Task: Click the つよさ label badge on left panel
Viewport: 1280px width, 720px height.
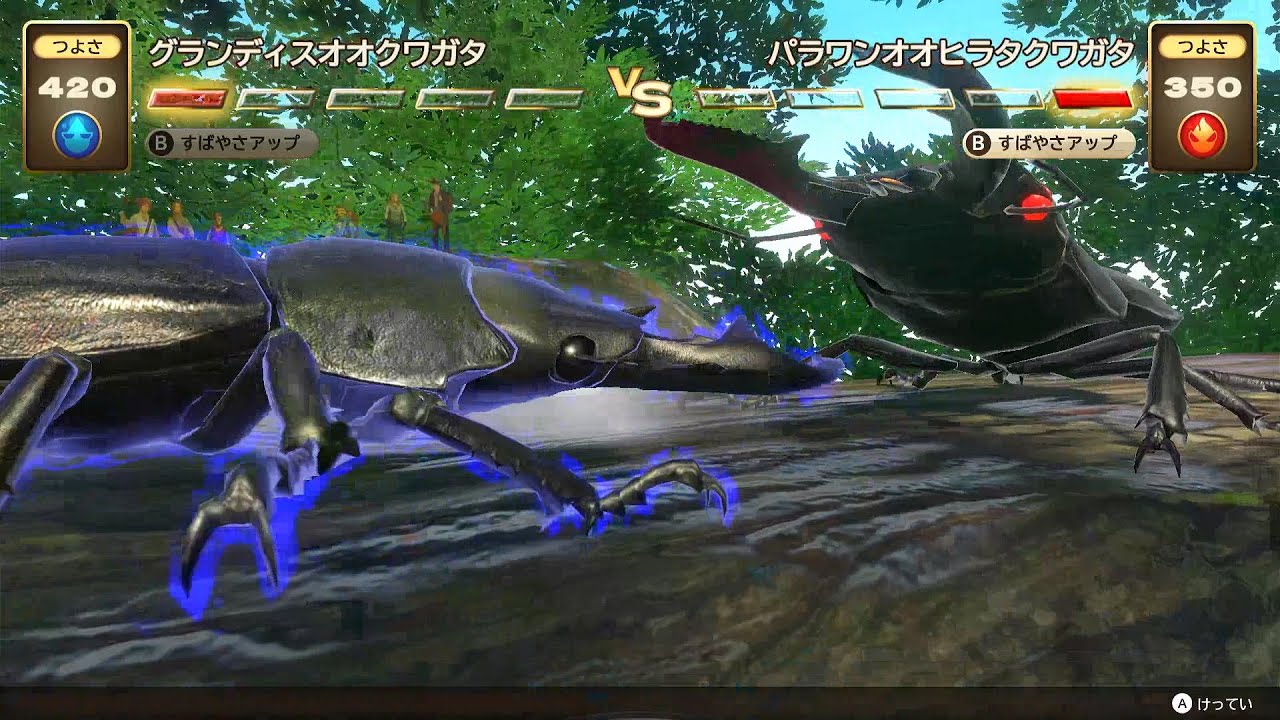Action: click(x=79, y=47)
